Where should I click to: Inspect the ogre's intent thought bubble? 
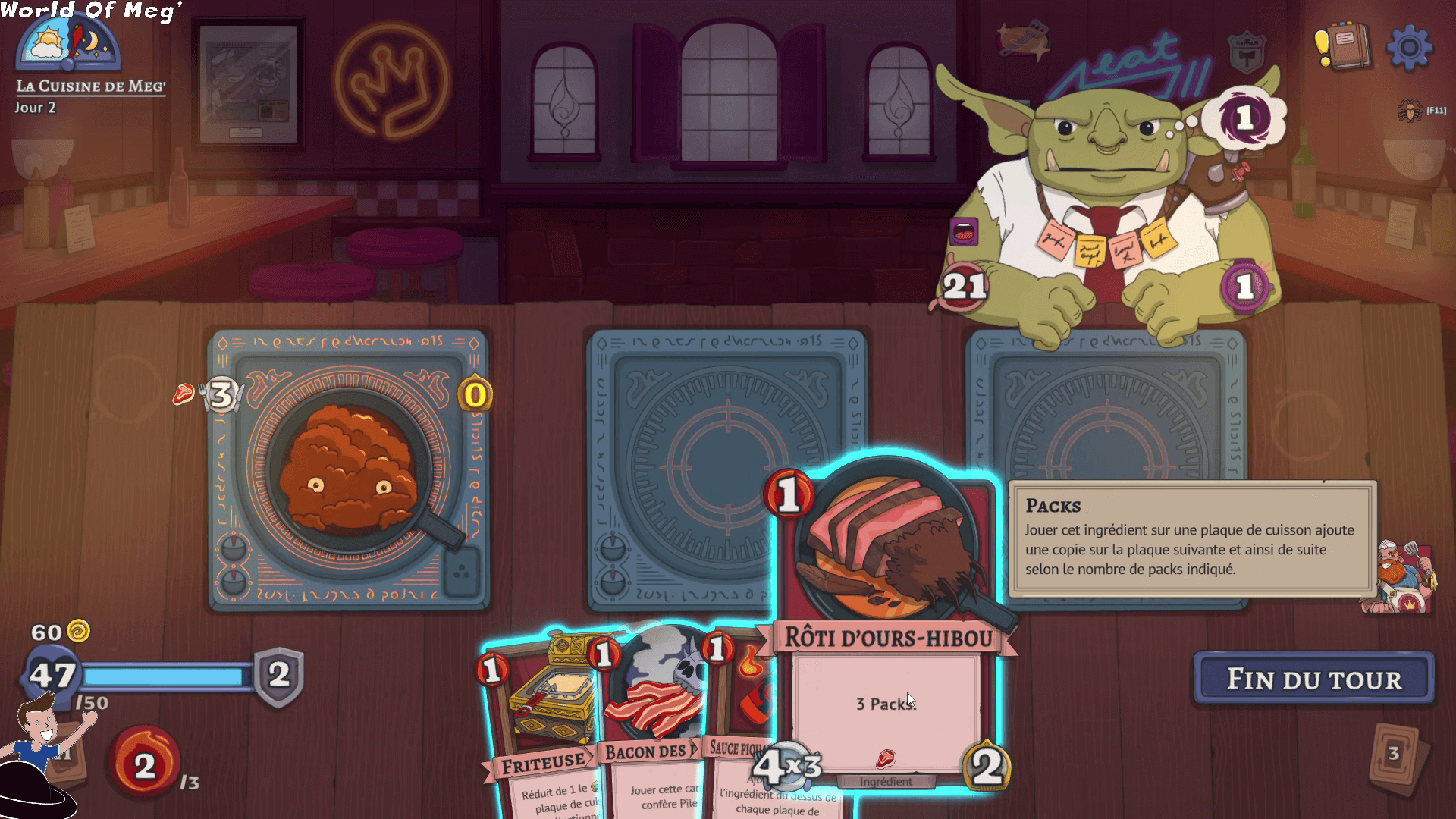click(x=1244, y=118)
